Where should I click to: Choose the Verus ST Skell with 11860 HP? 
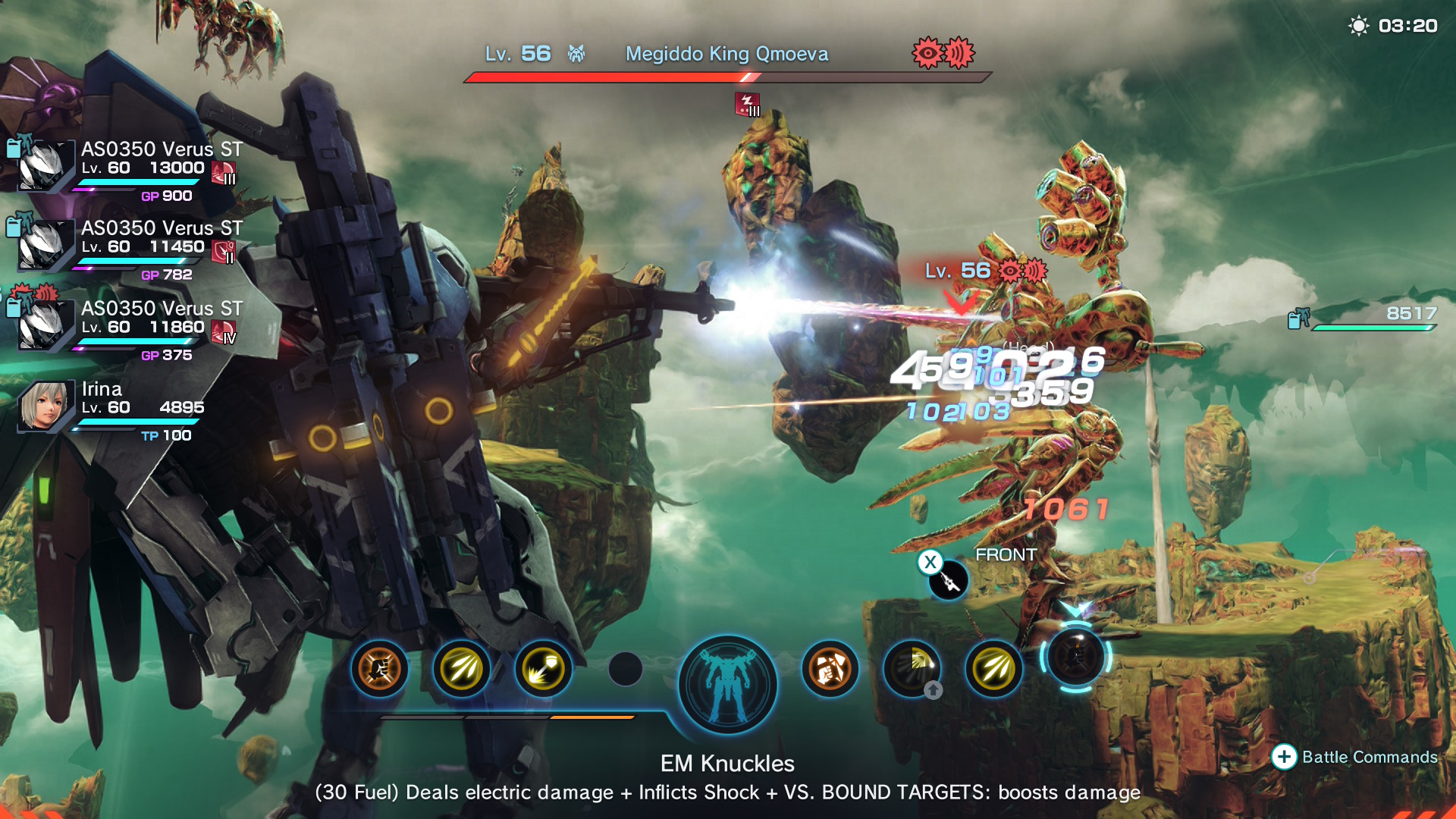coord(45,325)
